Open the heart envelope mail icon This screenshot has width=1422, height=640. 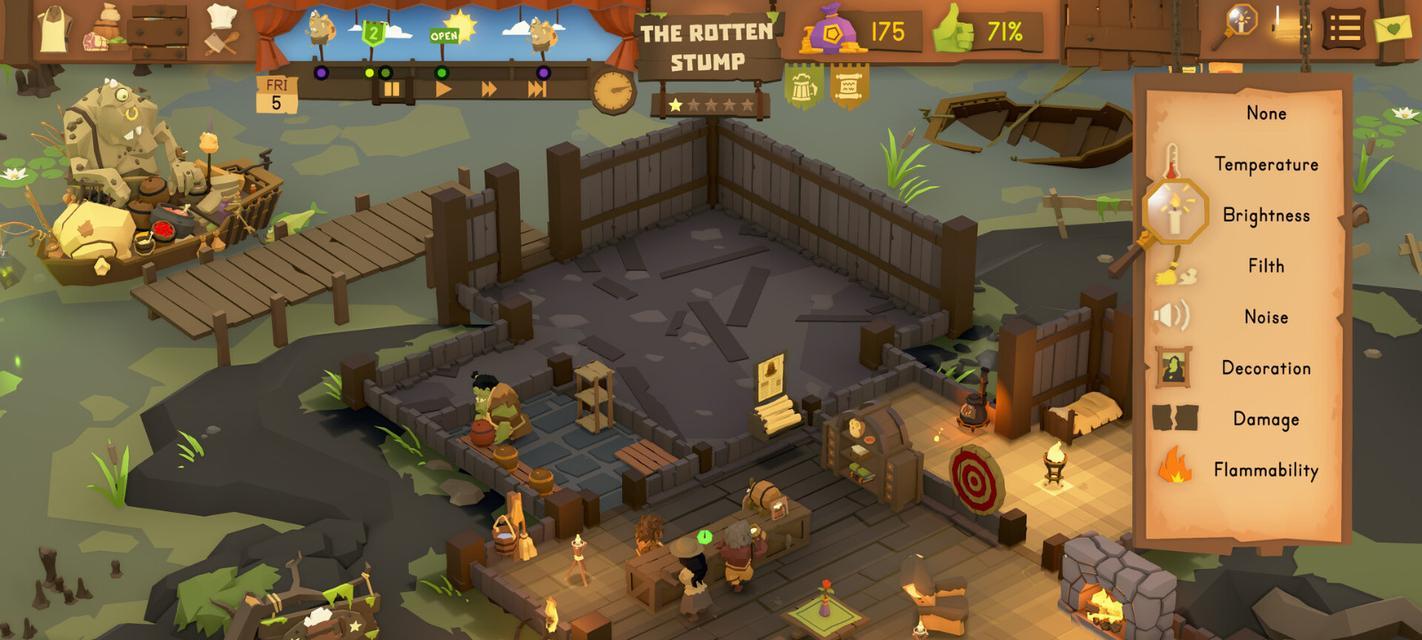[1392, 27]
